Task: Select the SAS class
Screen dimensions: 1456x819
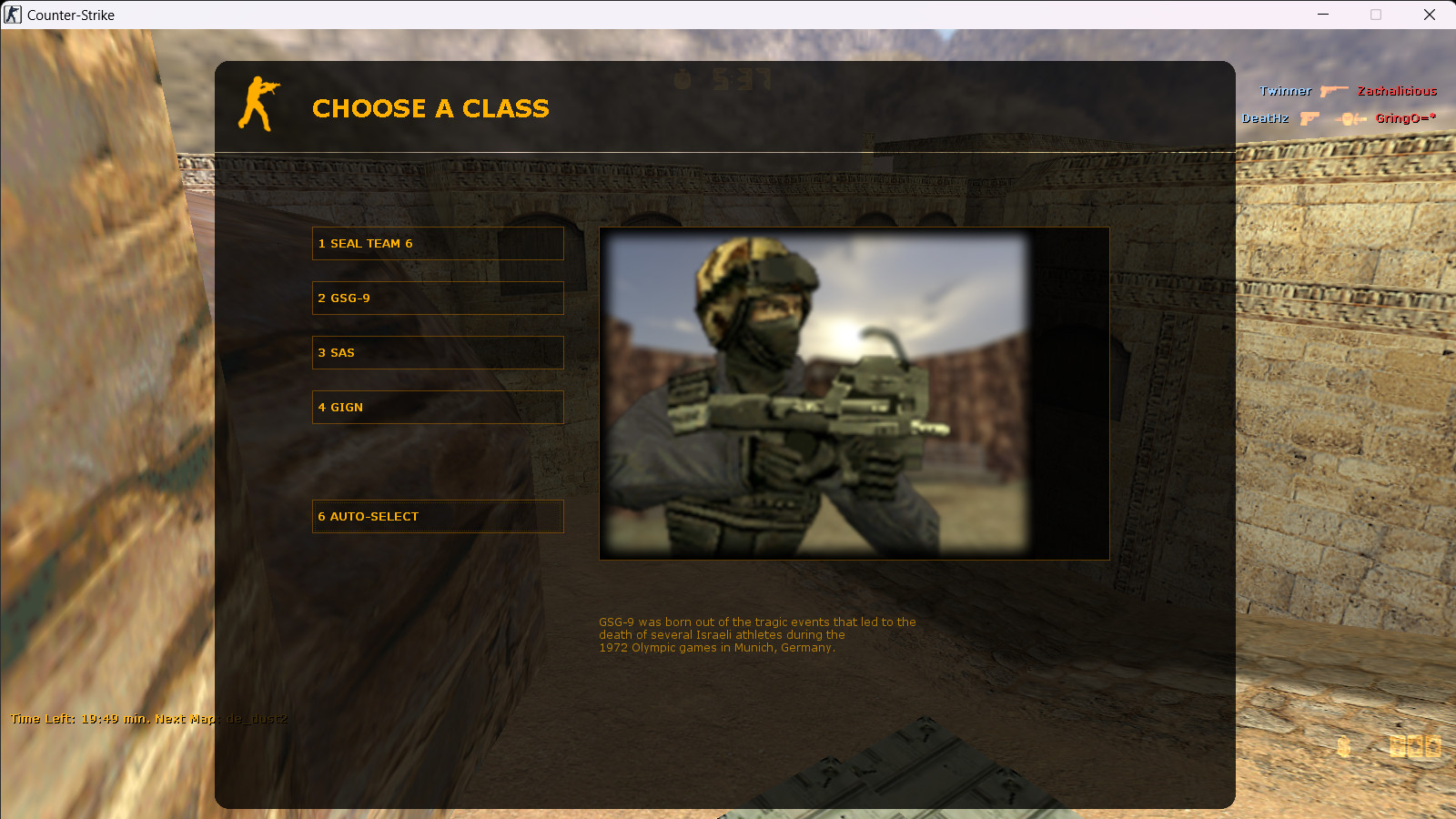Action: [438, 352]
